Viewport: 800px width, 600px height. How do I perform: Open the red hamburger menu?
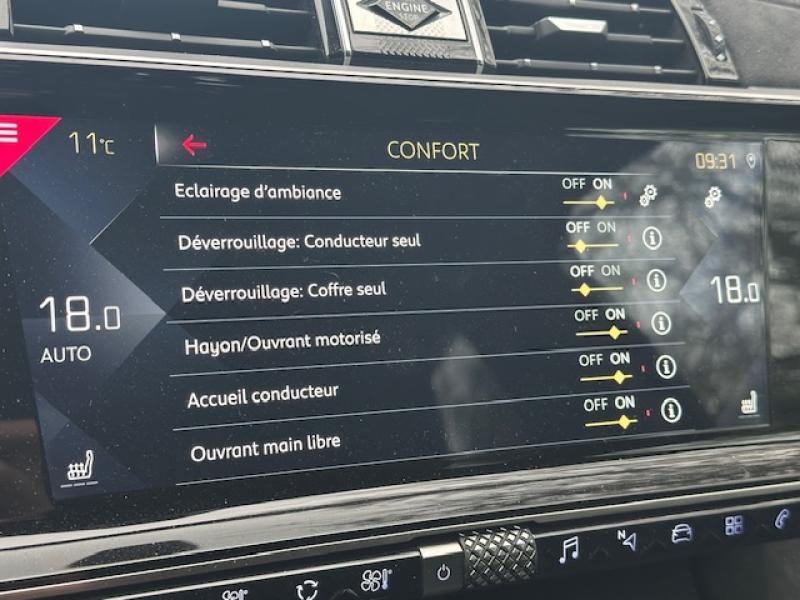pyautogui.click(x=10, y=133)
